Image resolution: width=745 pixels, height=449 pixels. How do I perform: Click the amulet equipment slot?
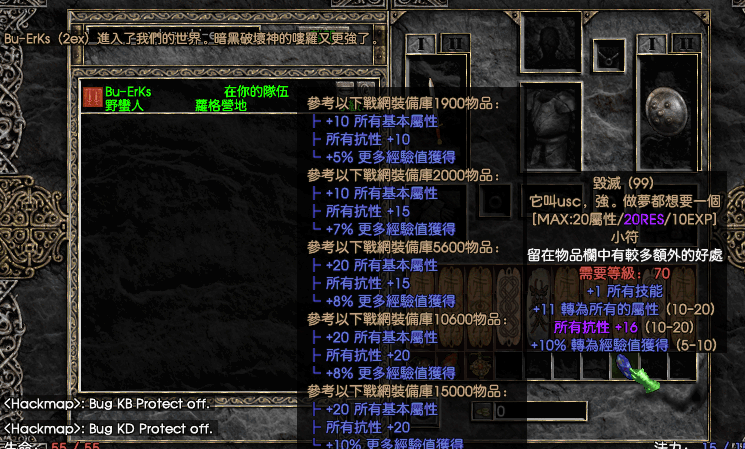[x=607, y=56]
